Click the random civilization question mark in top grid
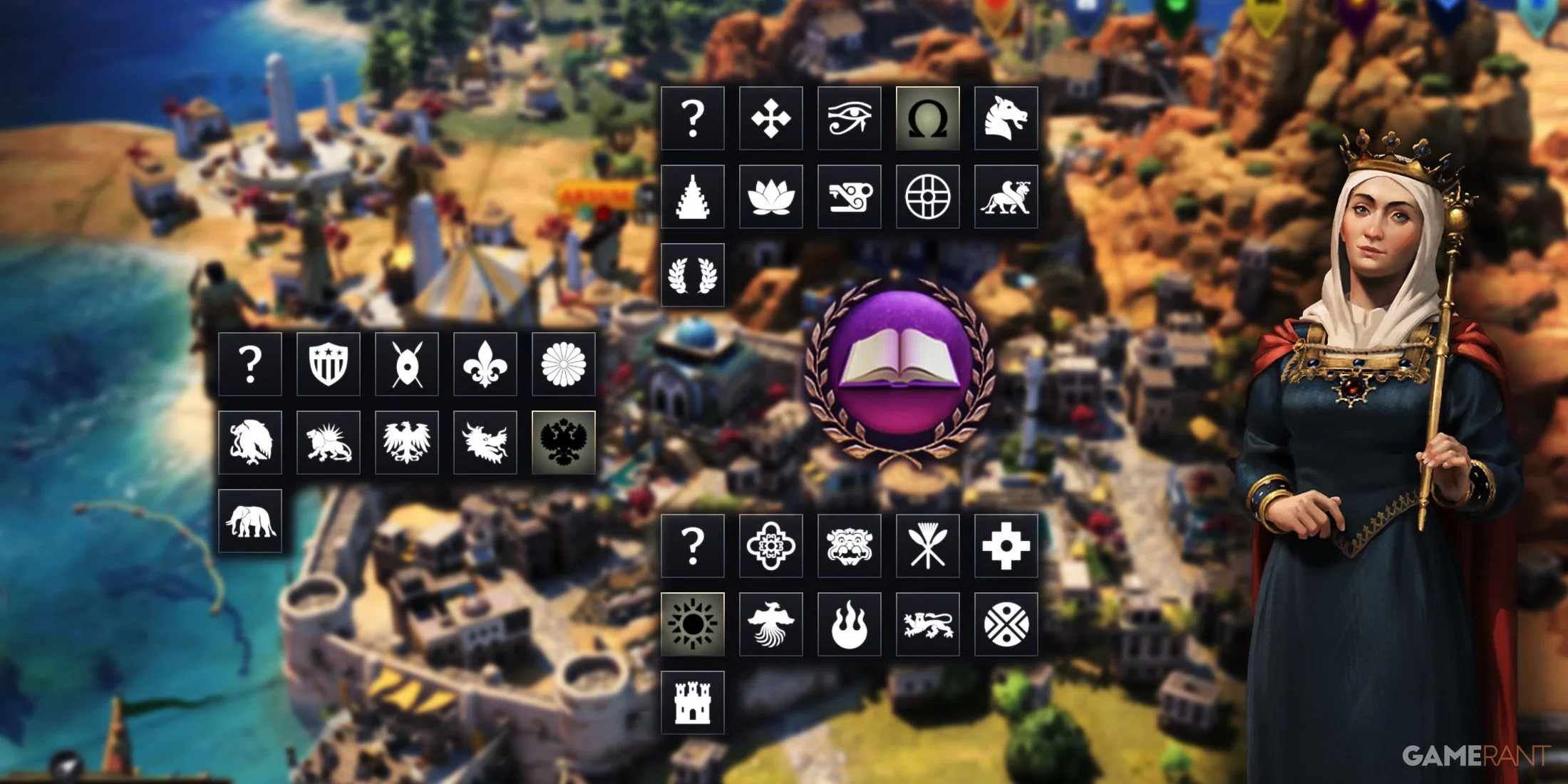Image resolution: width=1568 pixels, height=784 pixels. 695,118
